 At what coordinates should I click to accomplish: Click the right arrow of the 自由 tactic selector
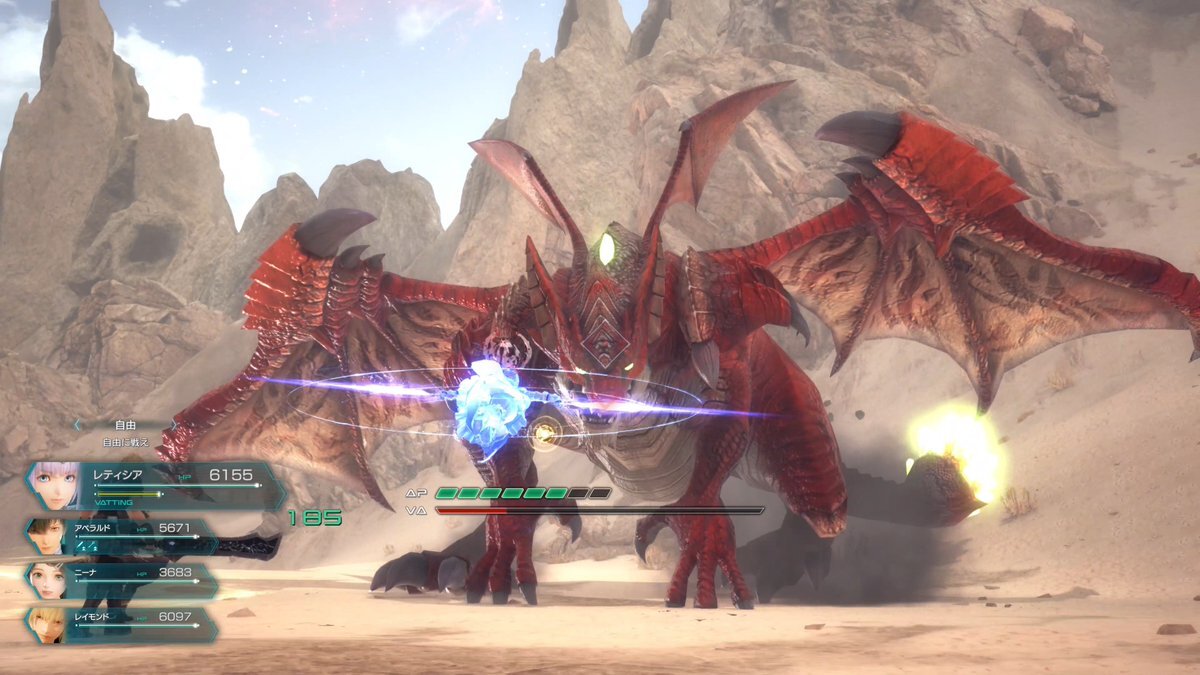(x=172, y=425)
